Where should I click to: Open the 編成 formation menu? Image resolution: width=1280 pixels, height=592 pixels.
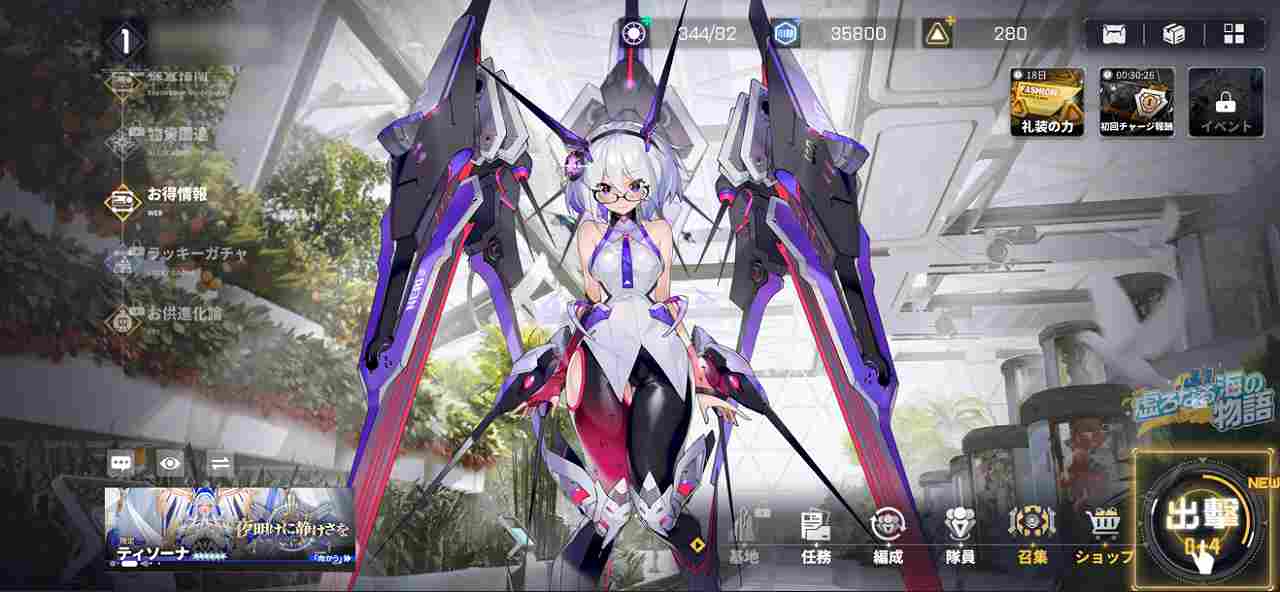tap(887, 535)
